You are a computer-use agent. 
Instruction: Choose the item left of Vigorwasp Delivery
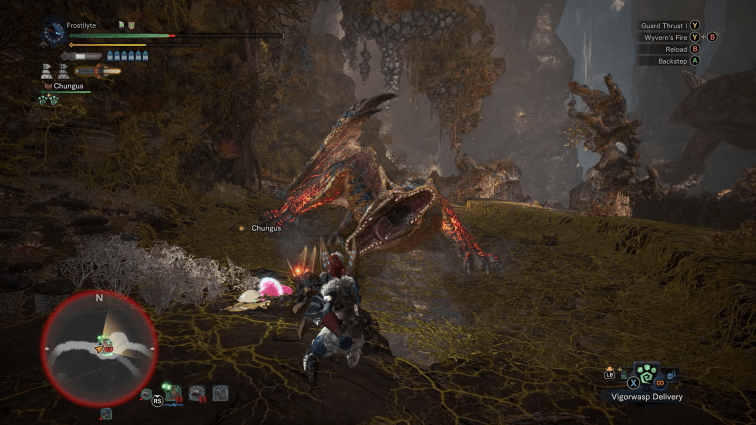pyautogui.click(x=622, y=374)
